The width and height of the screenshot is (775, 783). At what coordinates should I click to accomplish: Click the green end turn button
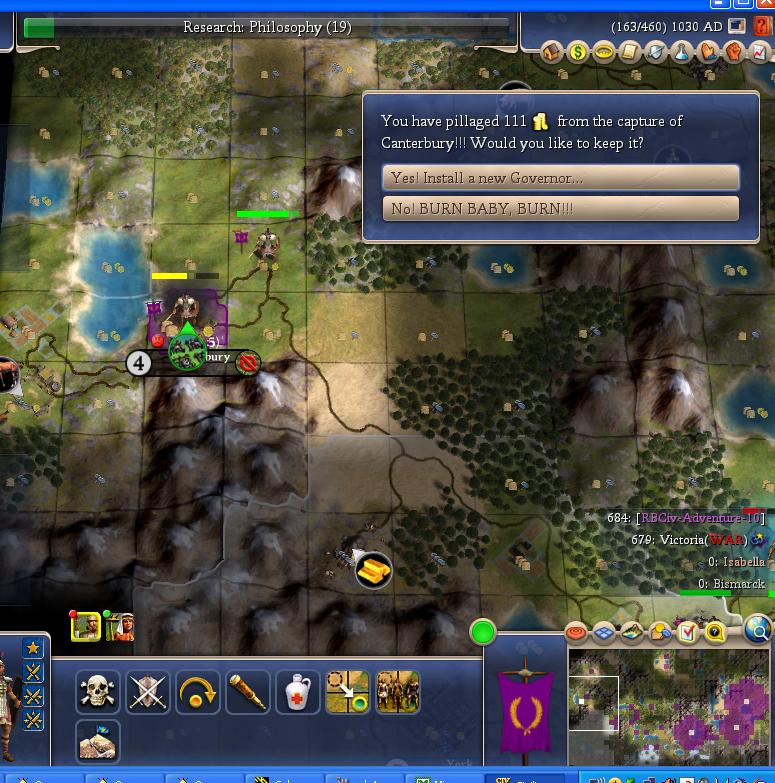[x=483, y=632]
